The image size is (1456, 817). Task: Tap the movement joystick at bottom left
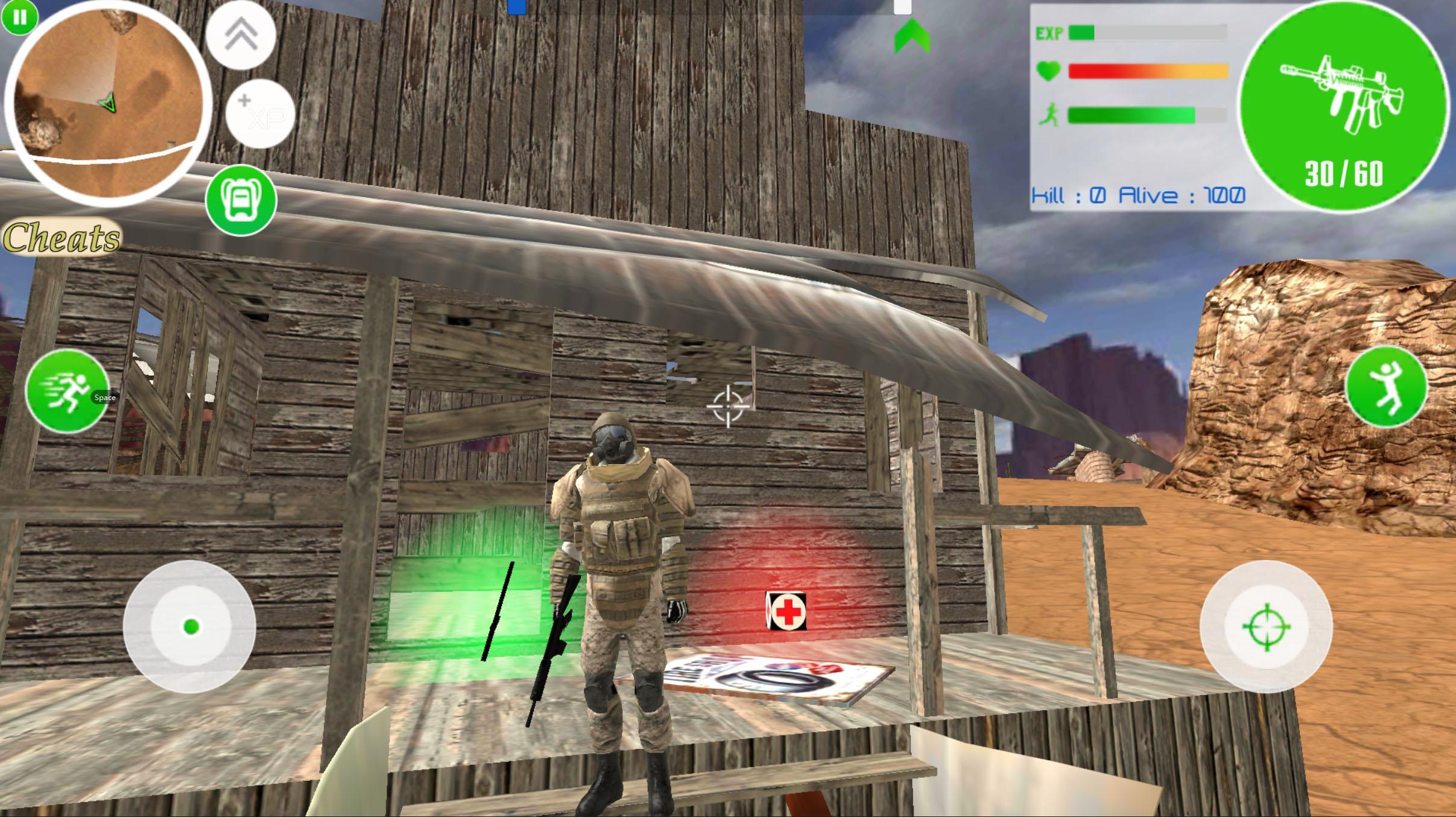coord(192,628)
